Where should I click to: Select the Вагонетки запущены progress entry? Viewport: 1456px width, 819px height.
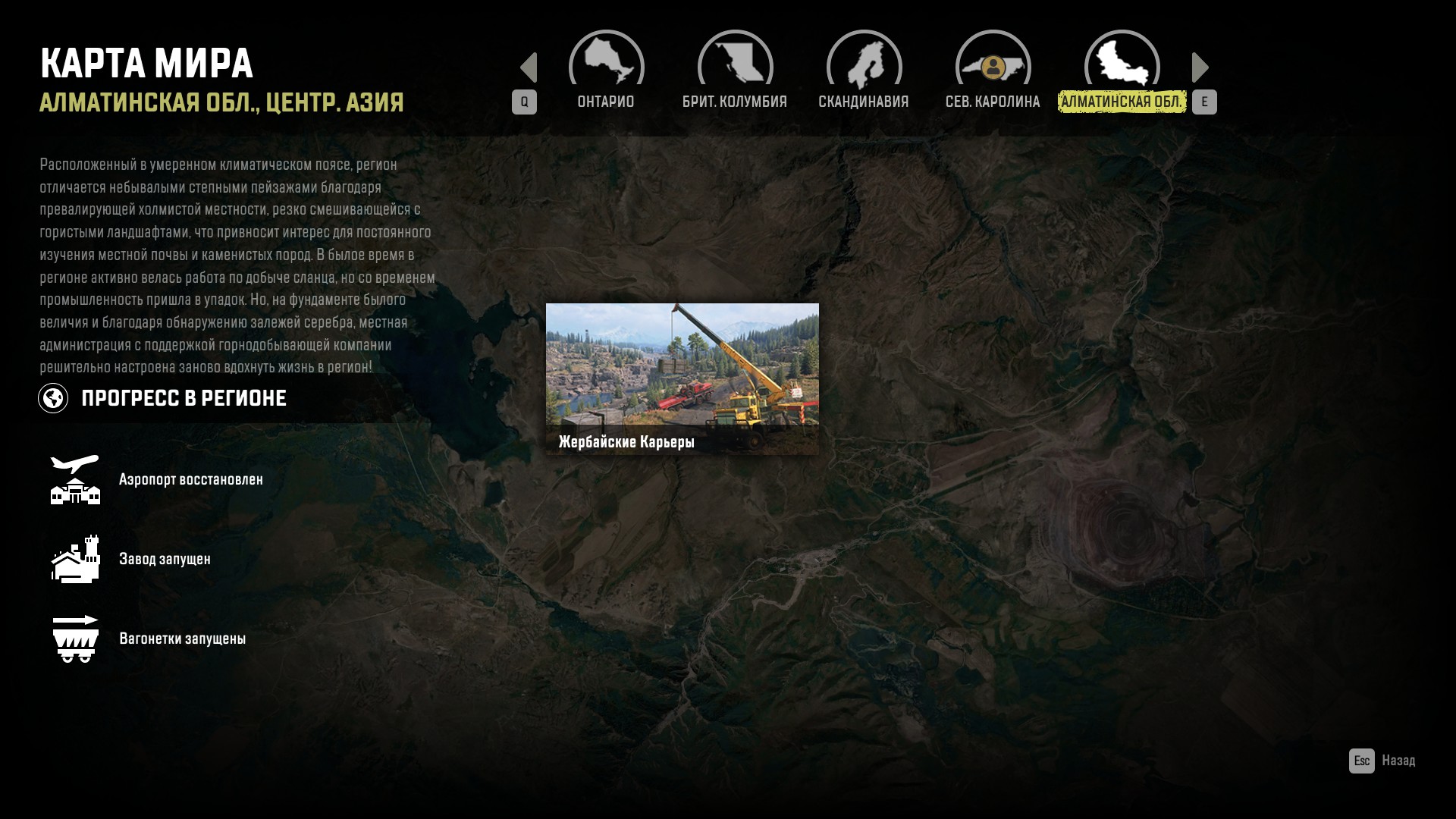(x=182, y=639)
